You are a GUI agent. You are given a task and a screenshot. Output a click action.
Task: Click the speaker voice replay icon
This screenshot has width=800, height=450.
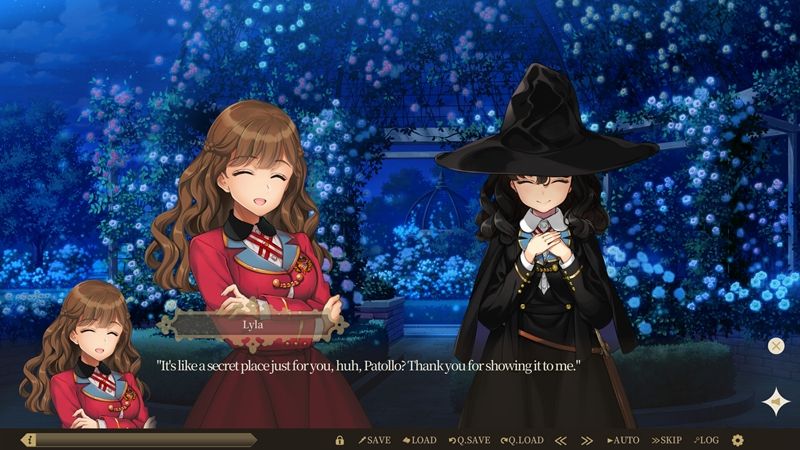tap(775, 402)
